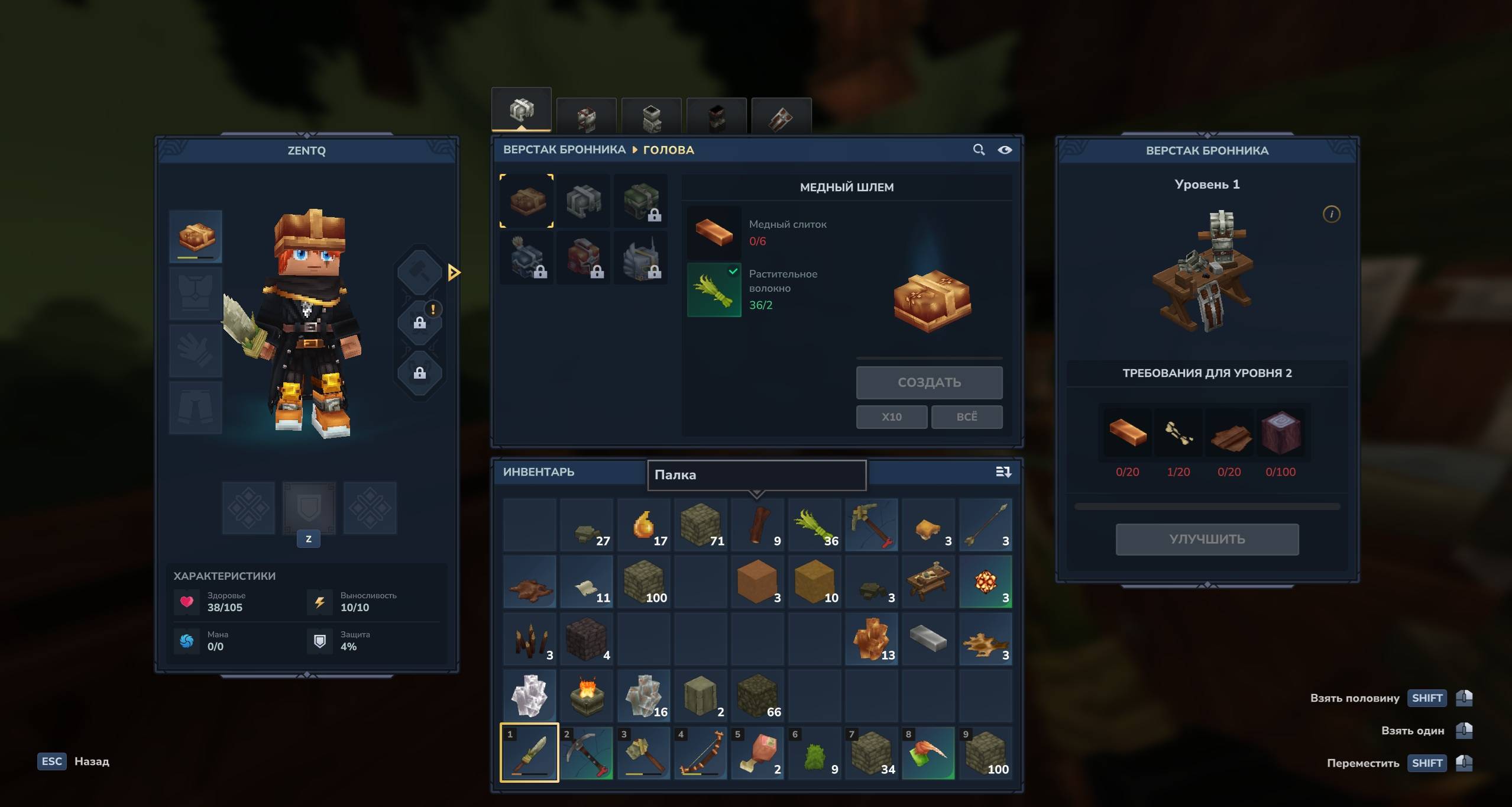Select the copper helmet recipe icon
The image size is (1512, 807).
pyautogui.click(x=527, y=201)
